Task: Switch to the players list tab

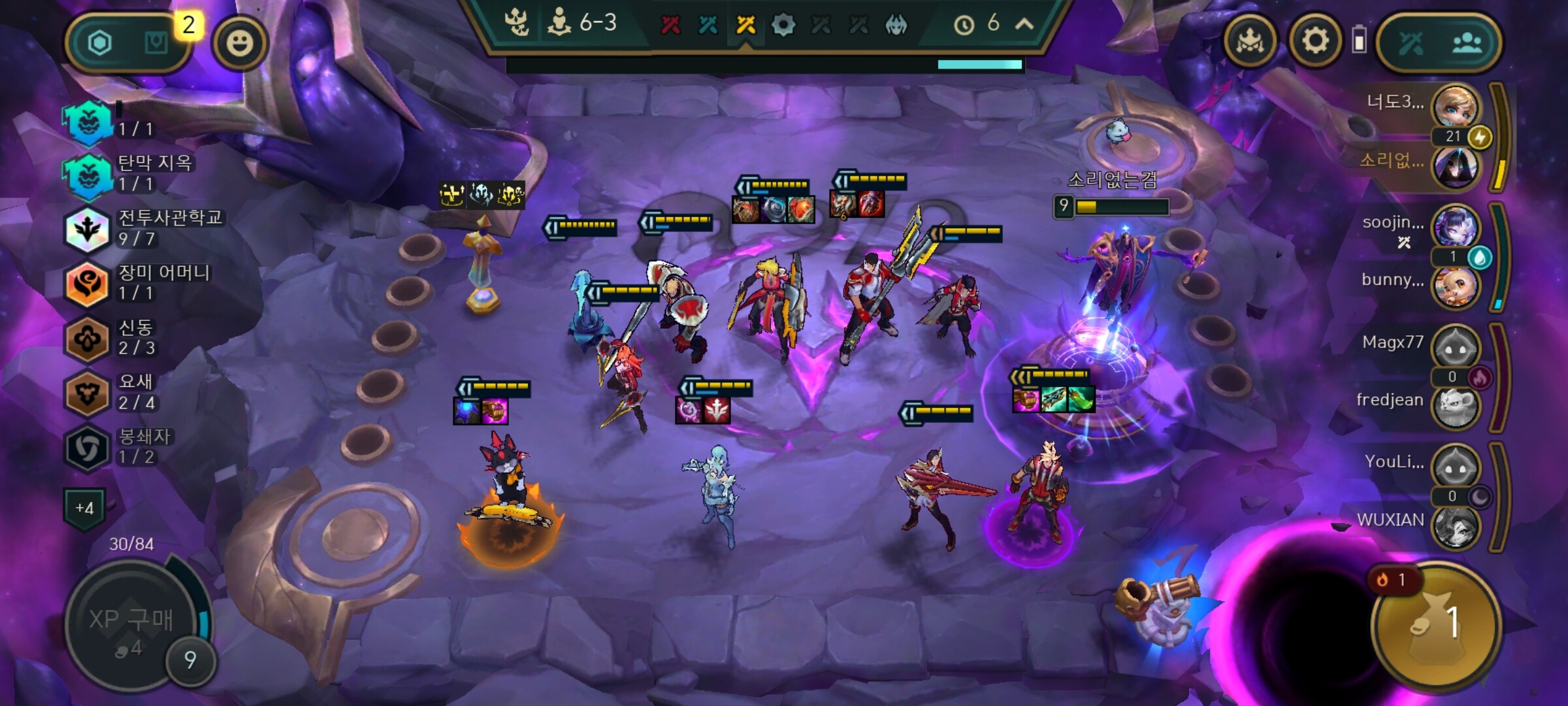Action: pyautogui.click(x=1467, y=43)
